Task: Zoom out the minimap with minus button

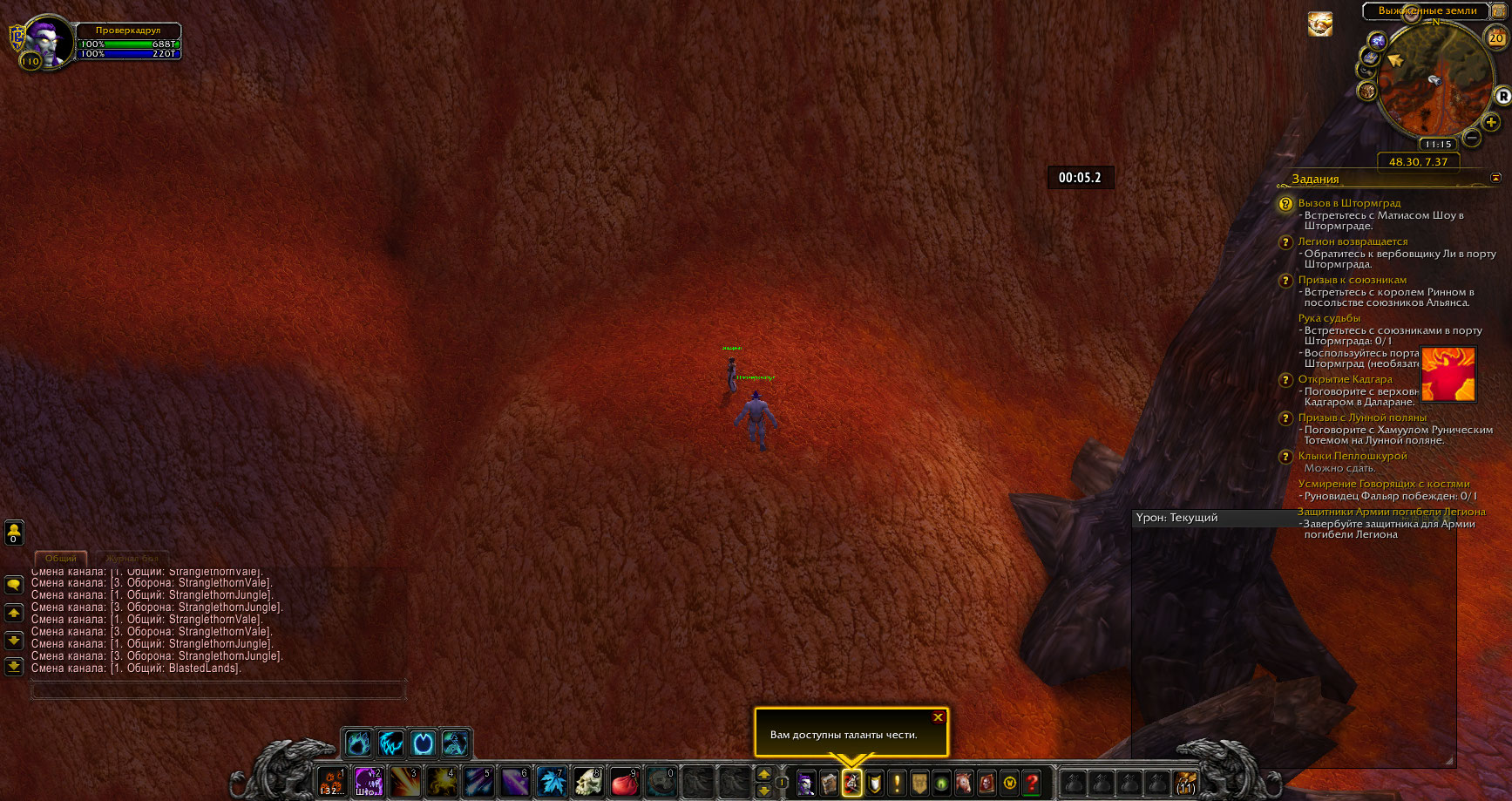Action: coord(1471,138)
